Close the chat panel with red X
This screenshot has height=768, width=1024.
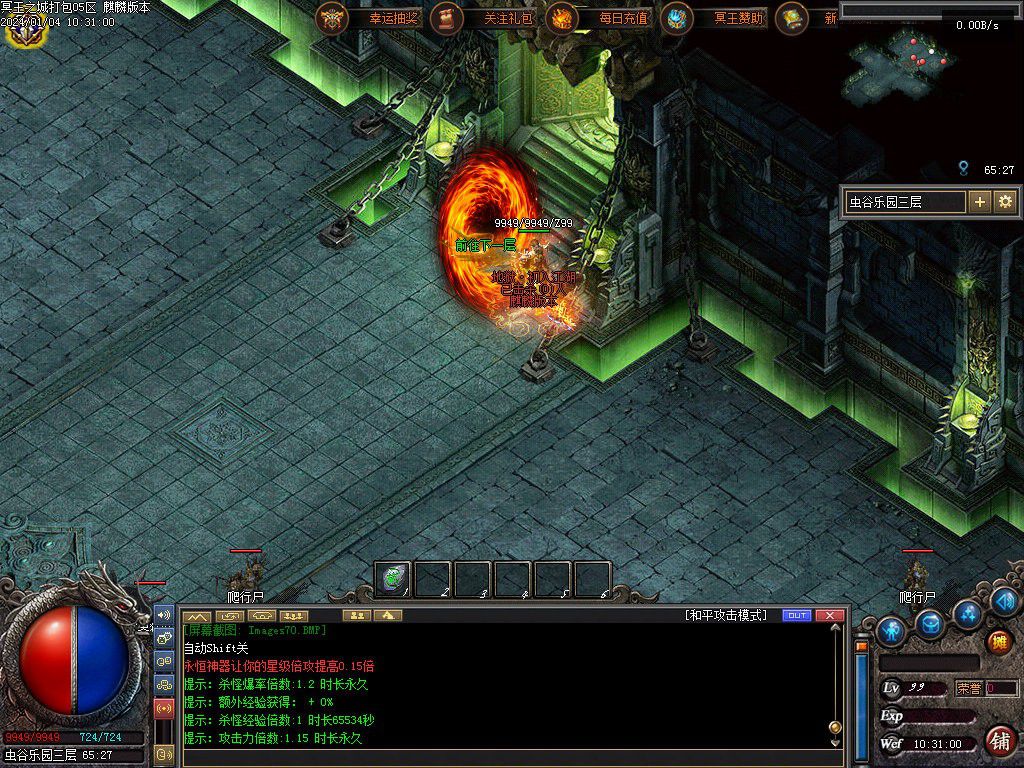tap(830, 615)
